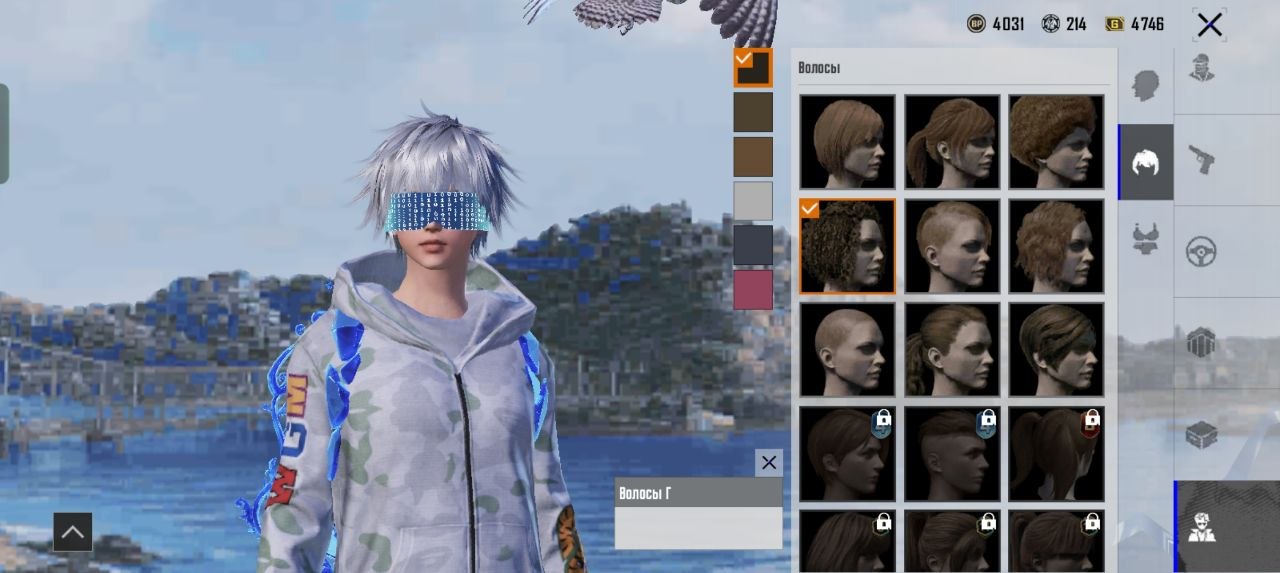Close the appearance screen with top-right X

(x=1209, y=25)
